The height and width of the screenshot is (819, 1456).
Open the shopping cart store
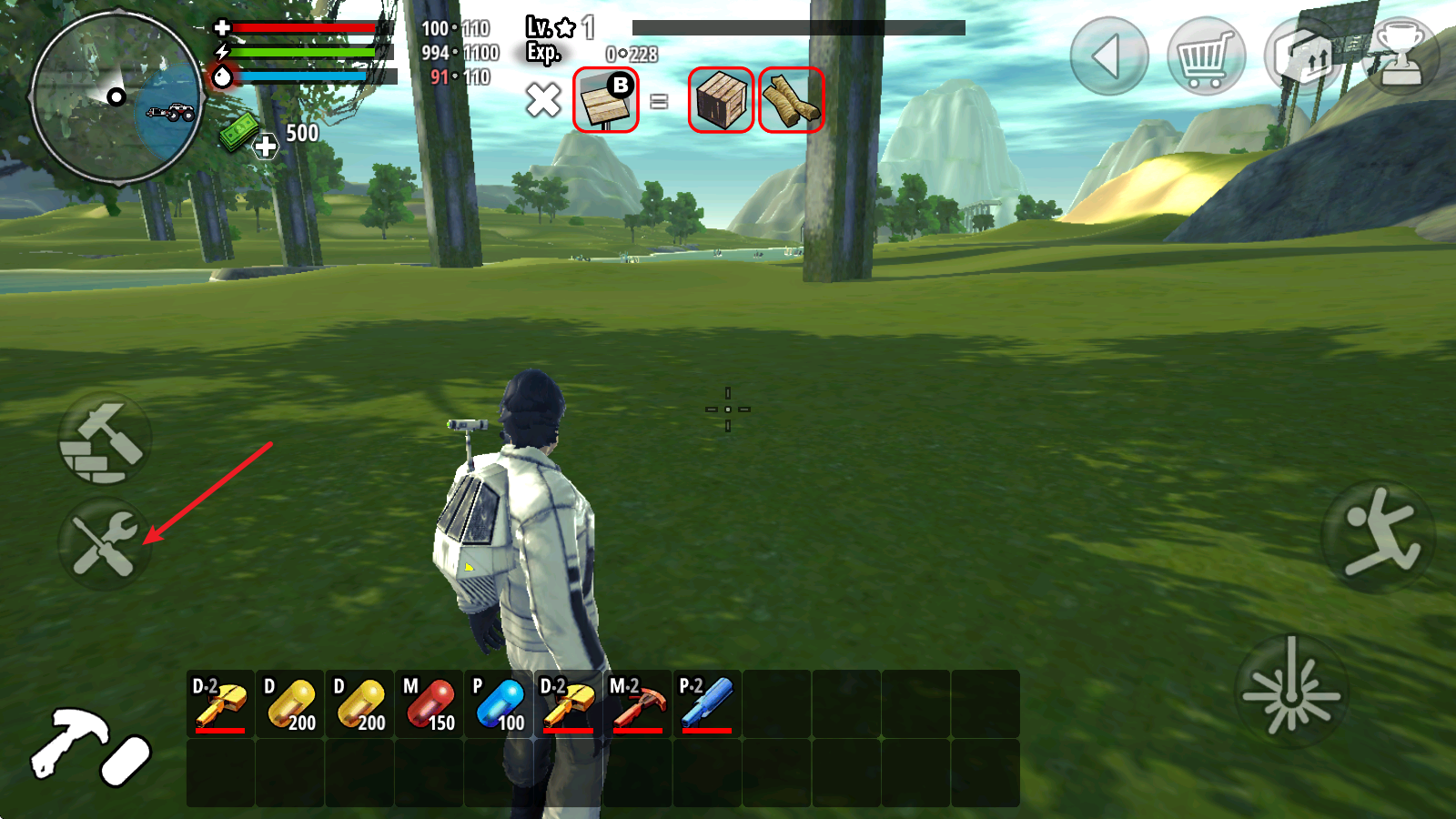pyautogui.click(x=1206, y=56)
